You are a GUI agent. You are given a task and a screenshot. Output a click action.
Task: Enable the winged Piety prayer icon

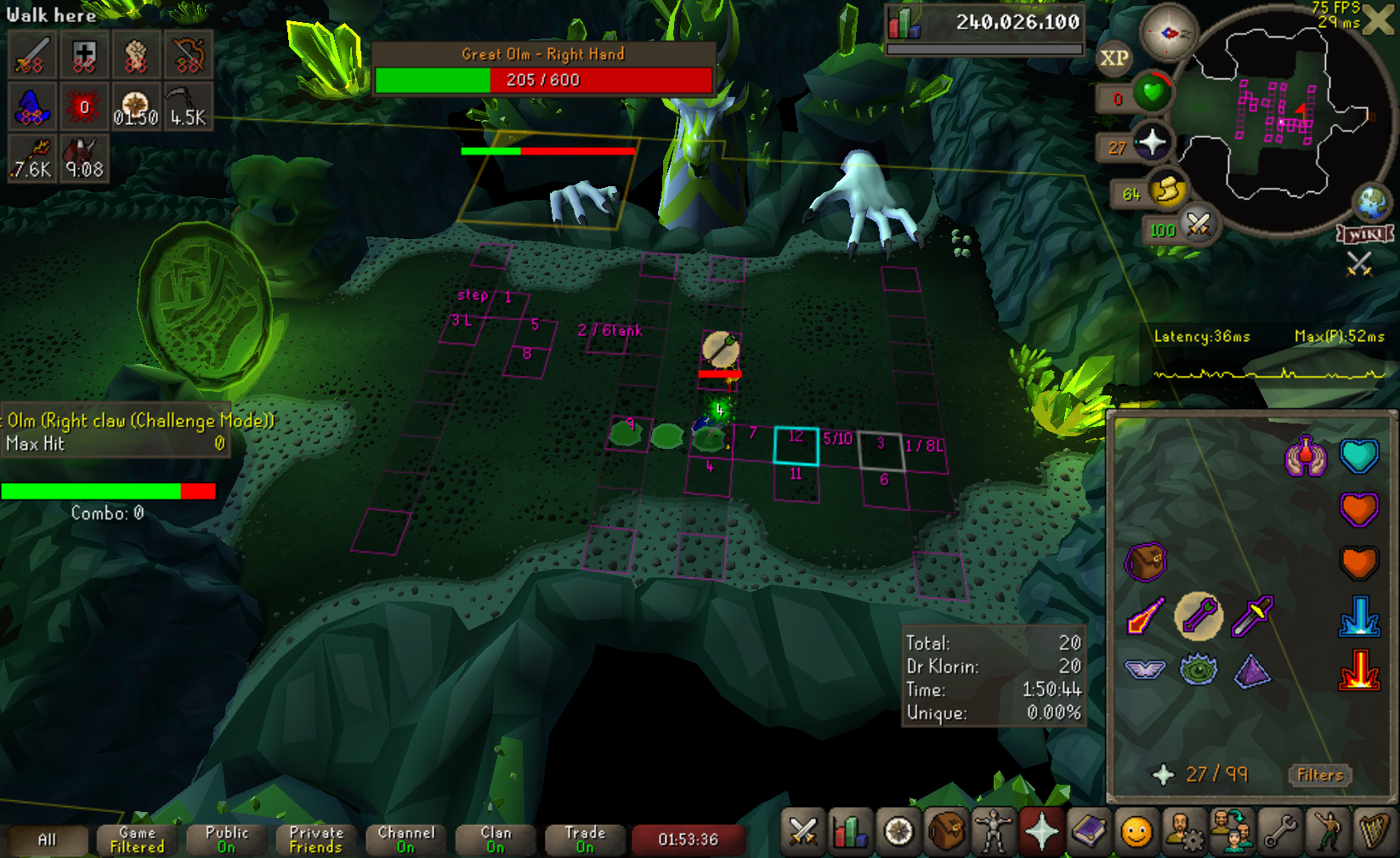(1144, 670)
